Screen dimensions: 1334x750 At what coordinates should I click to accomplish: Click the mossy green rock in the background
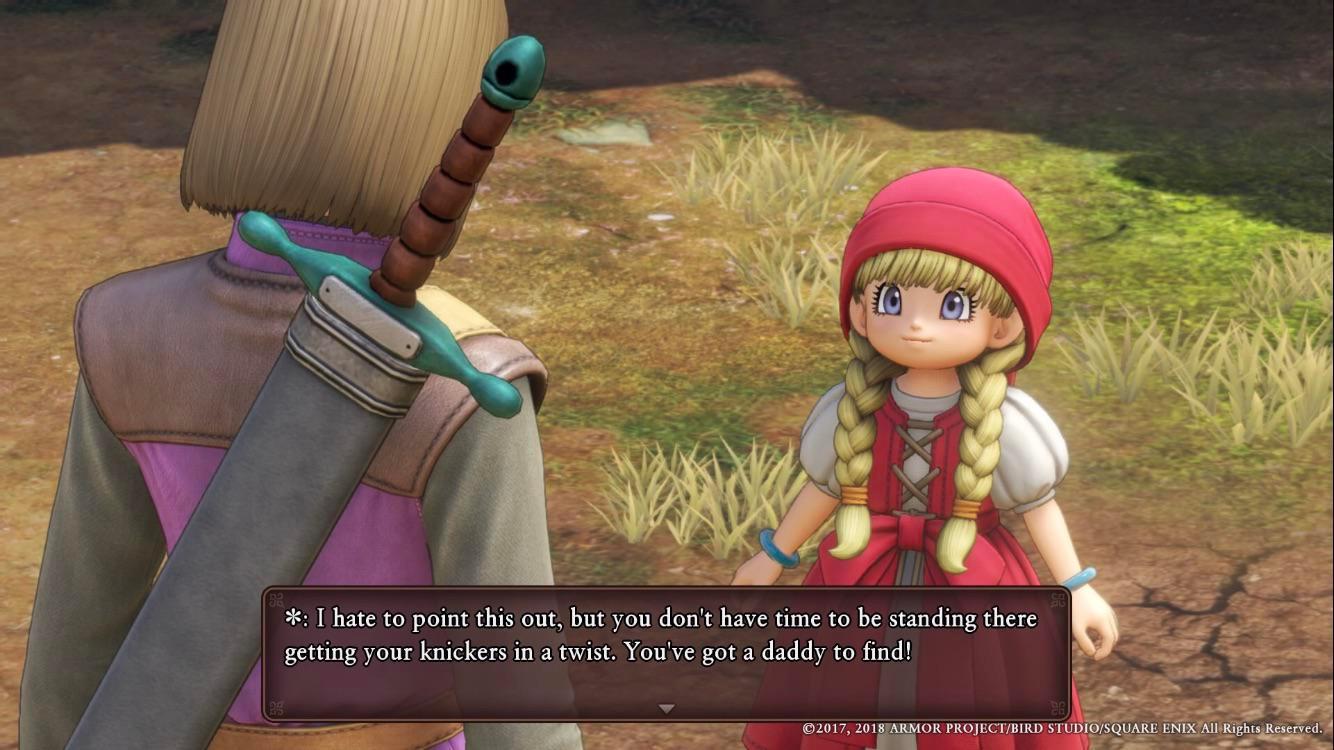(x=605, y=130)
